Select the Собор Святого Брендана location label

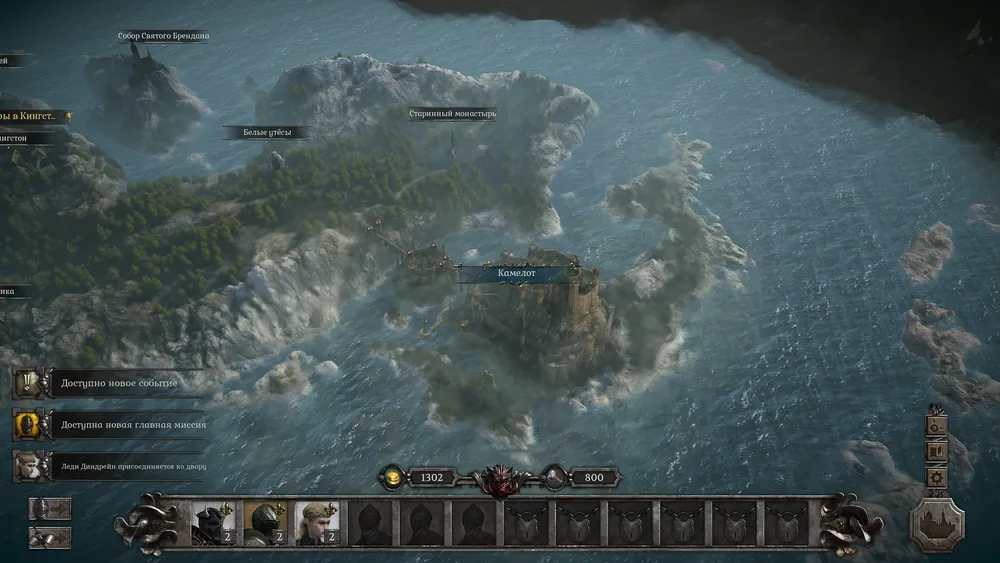tap(164, 36)
